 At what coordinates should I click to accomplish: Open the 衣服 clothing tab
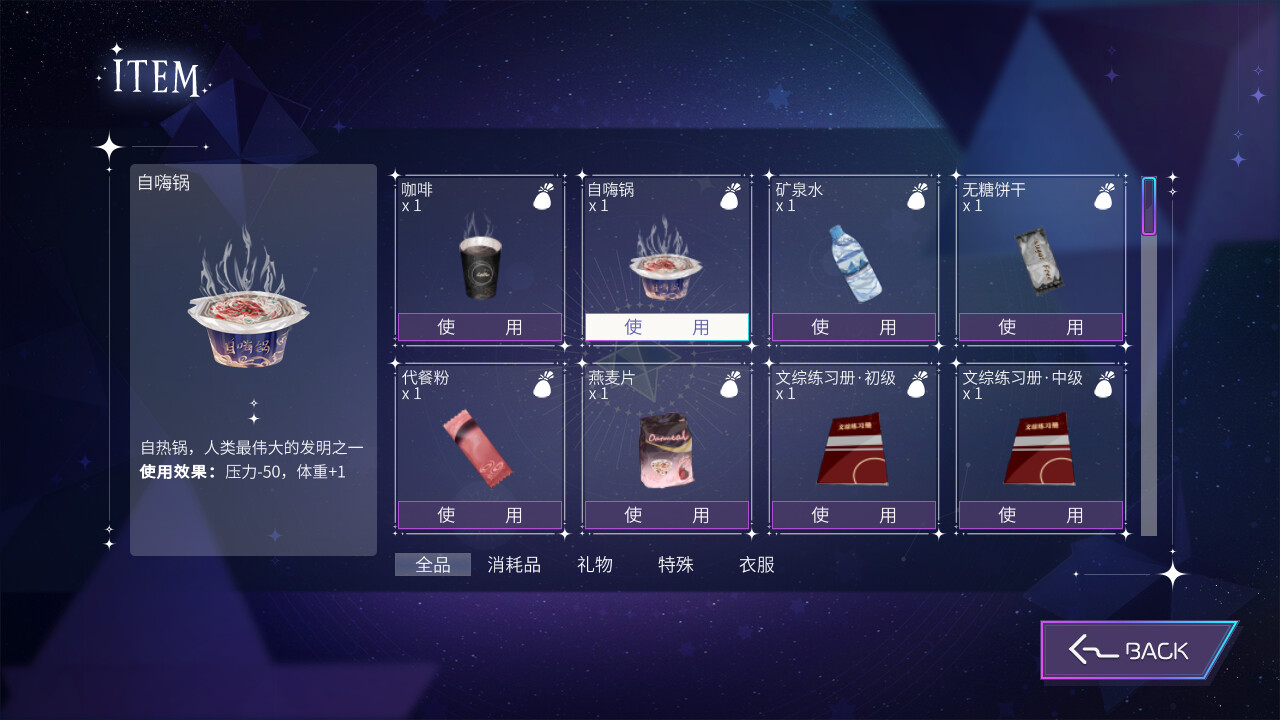(757, 565)
